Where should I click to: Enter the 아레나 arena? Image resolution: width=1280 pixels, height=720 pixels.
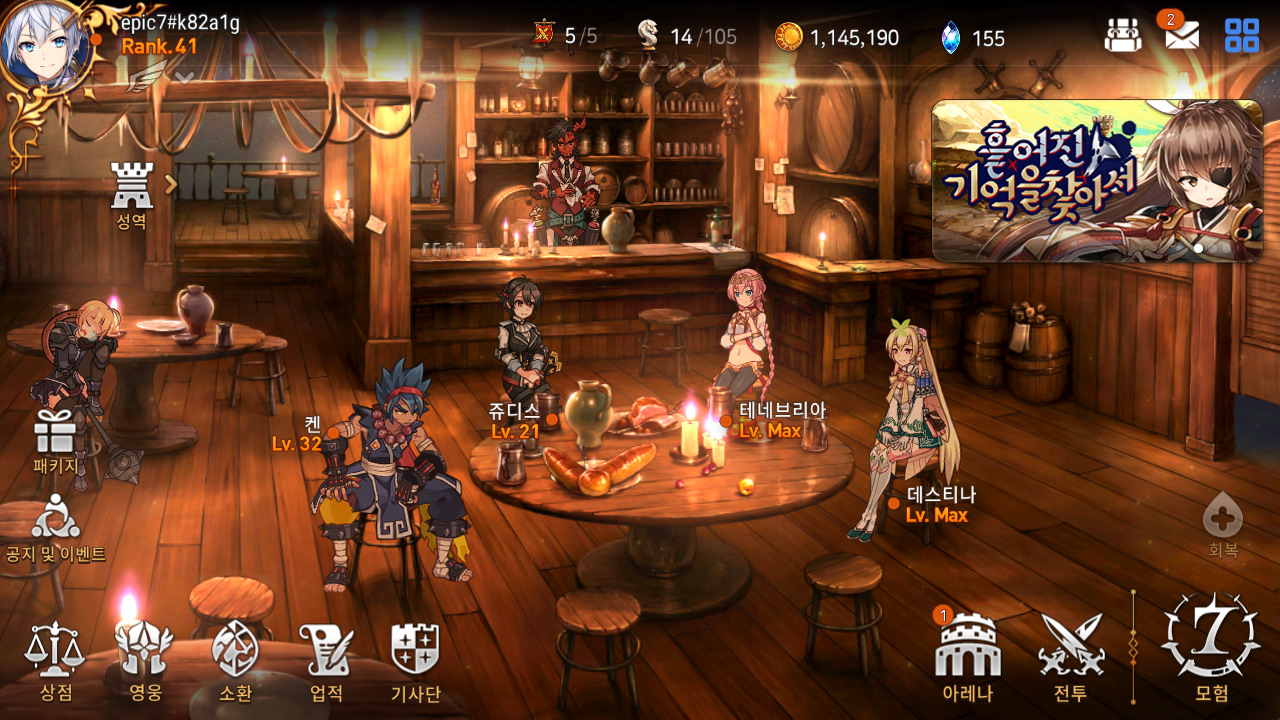pyautogui.click(x=967, y=655)
